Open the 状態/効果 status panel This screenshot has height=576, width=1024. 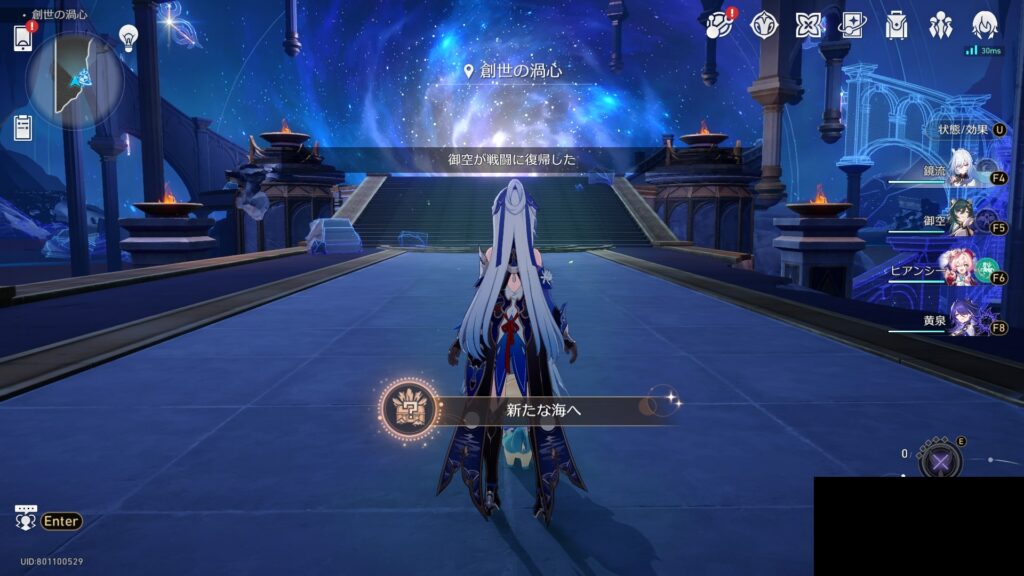[970, 130]
